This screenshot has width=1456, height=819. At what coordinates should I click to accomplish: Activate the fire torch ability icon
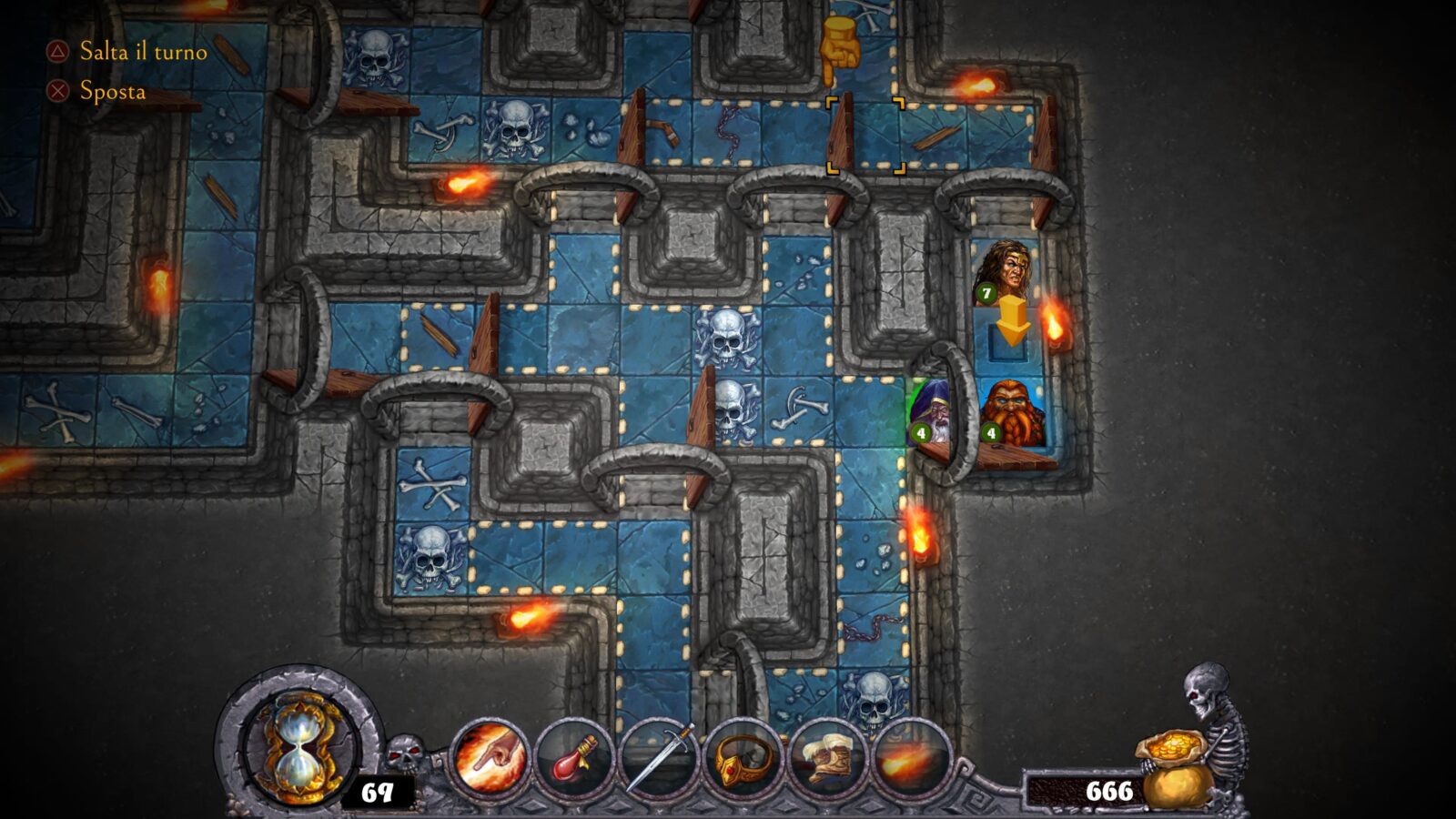[911, 758]
